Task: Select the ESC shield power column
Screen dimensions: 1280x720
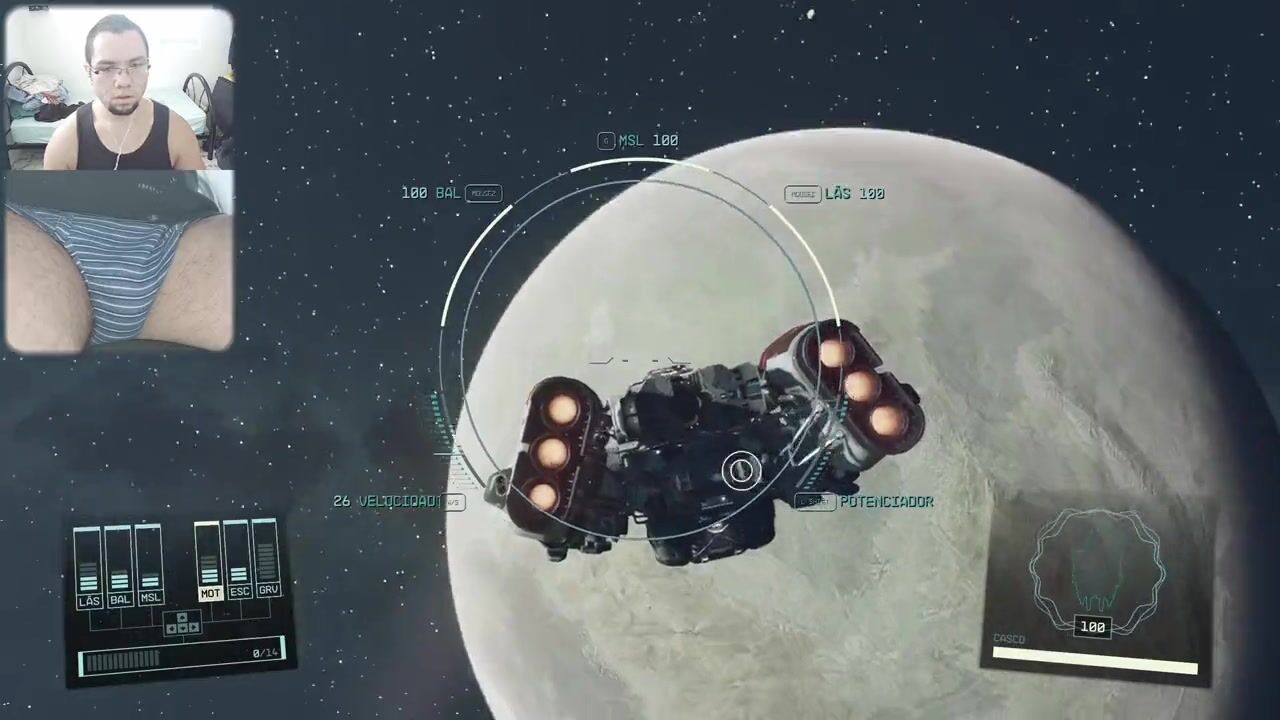Action: [239, 561]
